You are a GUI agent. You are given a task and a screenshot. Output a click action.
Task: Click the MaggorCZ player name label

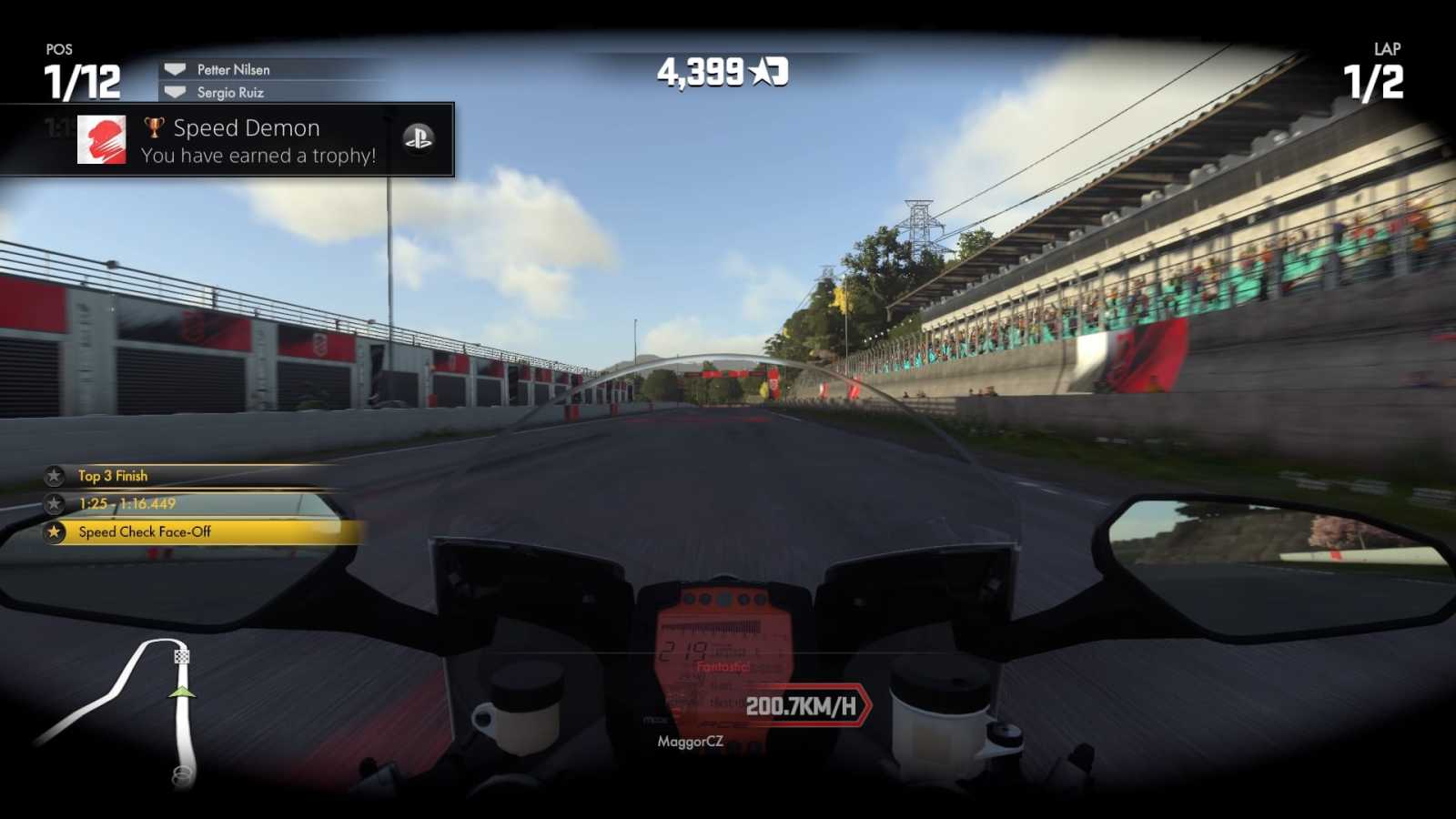click(x=691, y=742)
